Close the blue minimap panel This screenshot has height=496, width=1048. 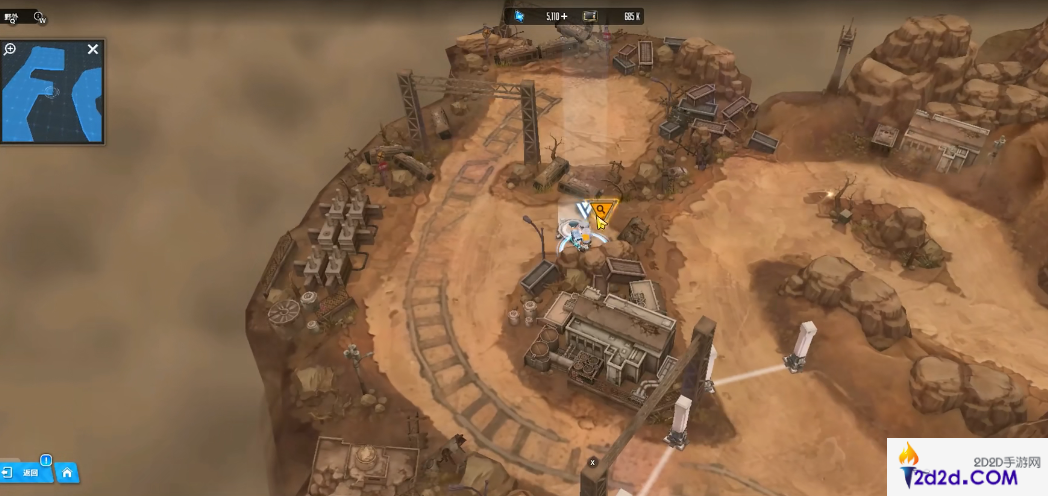(93, 49)
